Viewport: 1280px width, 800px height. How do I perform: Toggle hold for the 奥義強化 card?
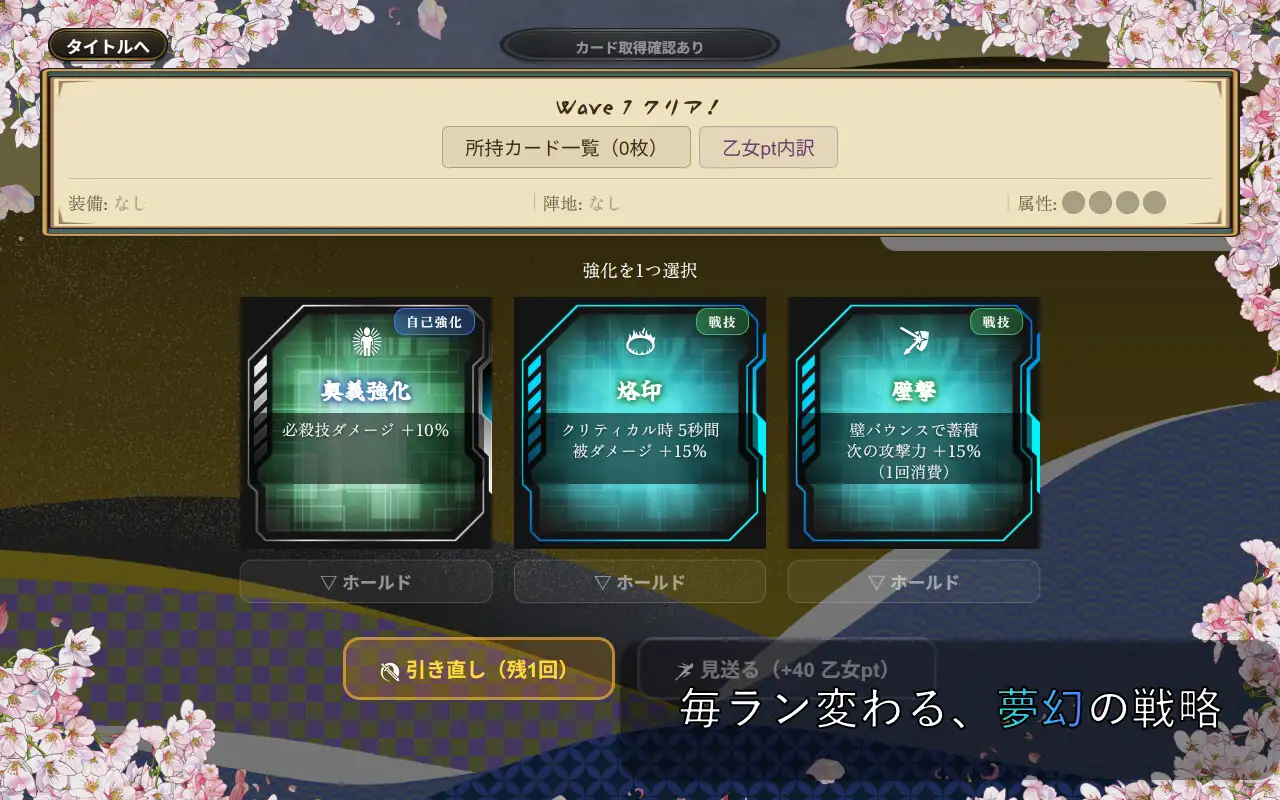tap(366, 581)
